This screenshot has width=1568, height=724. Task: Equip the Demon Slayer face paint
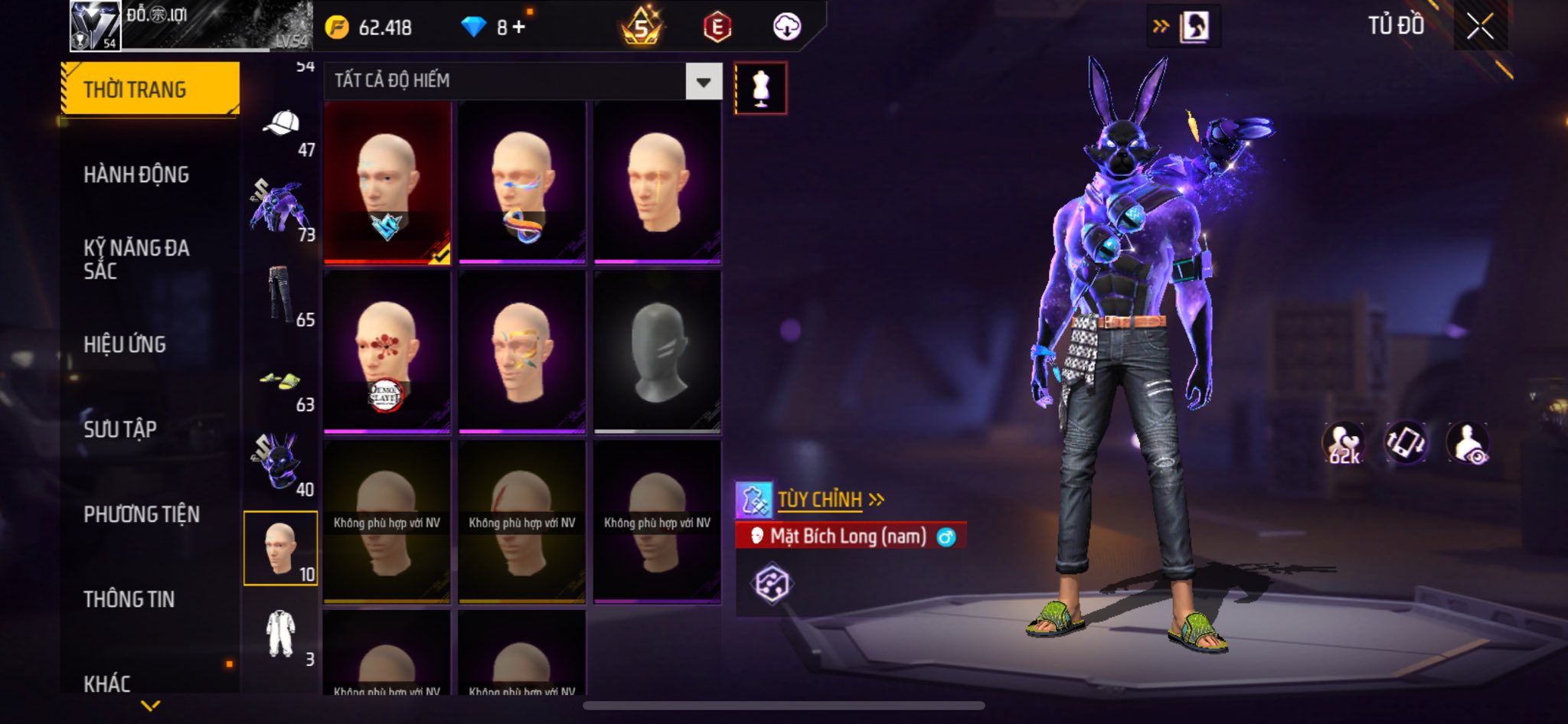click(x=387, y=352)
